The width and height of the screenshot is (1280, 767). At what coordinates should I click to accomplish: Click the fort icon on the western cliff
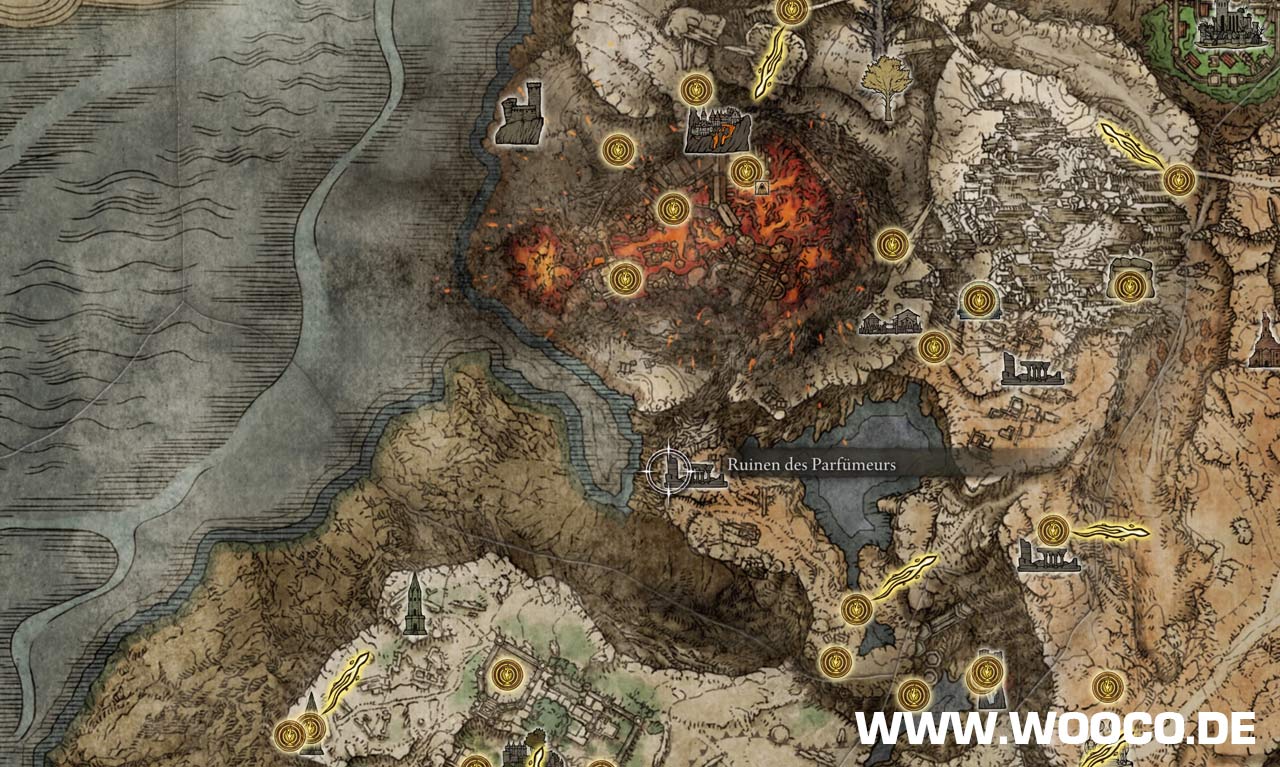pos(520,113)
